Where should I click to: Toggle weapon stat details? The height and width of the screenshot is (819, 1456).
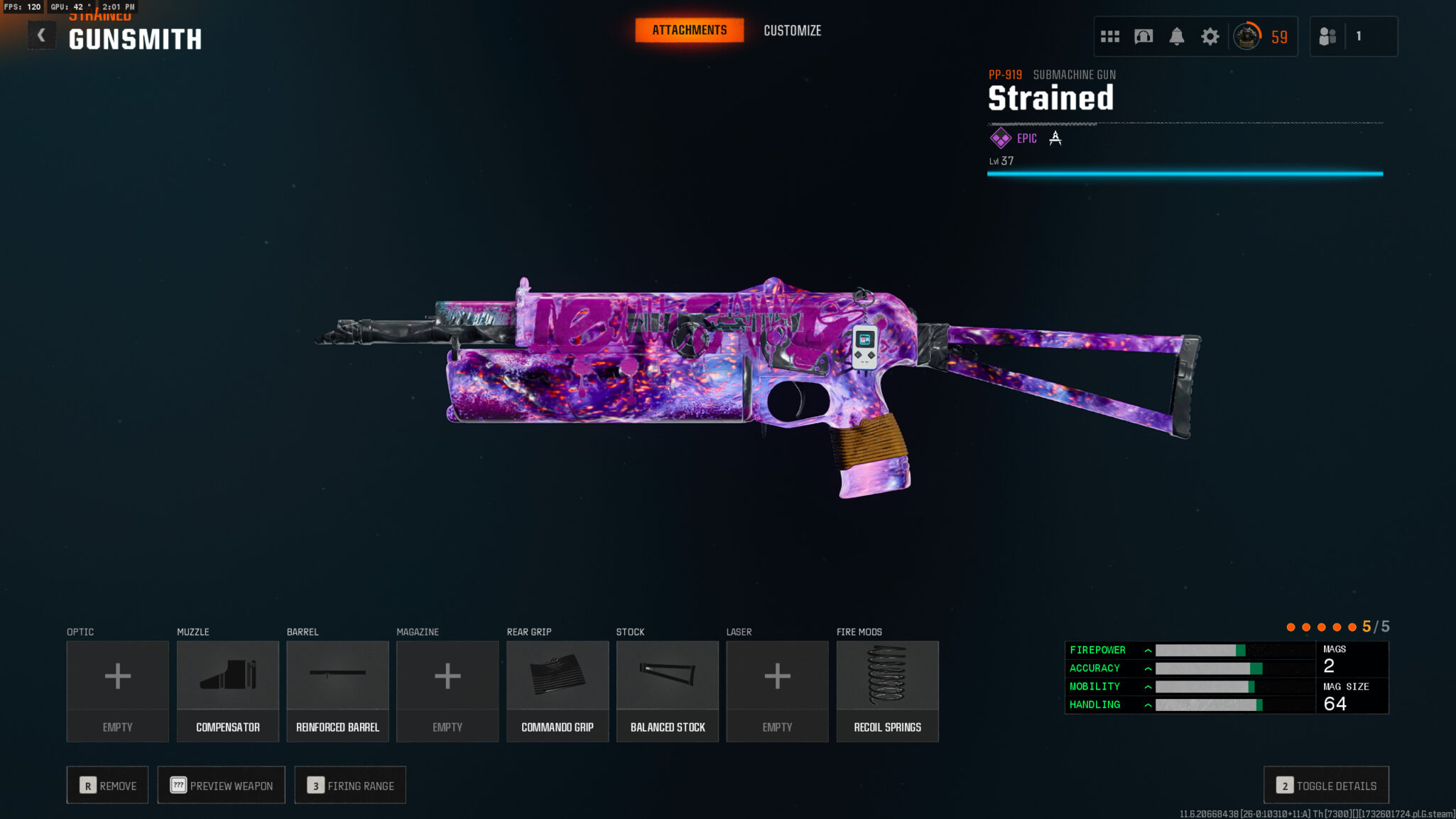tap(1326, 785)
